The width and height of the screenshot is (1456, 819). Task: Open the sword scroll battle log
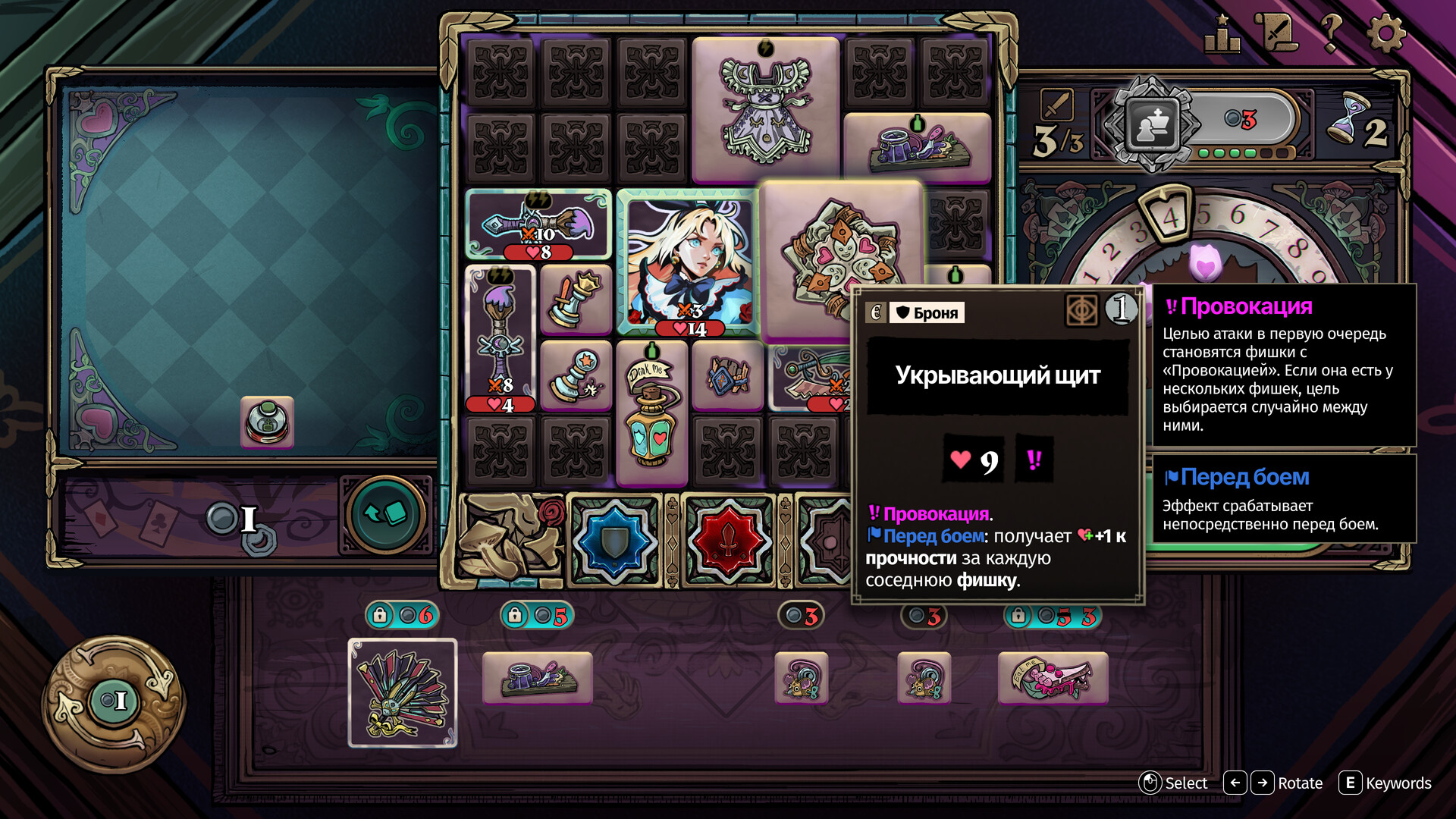coord(1277,34)
